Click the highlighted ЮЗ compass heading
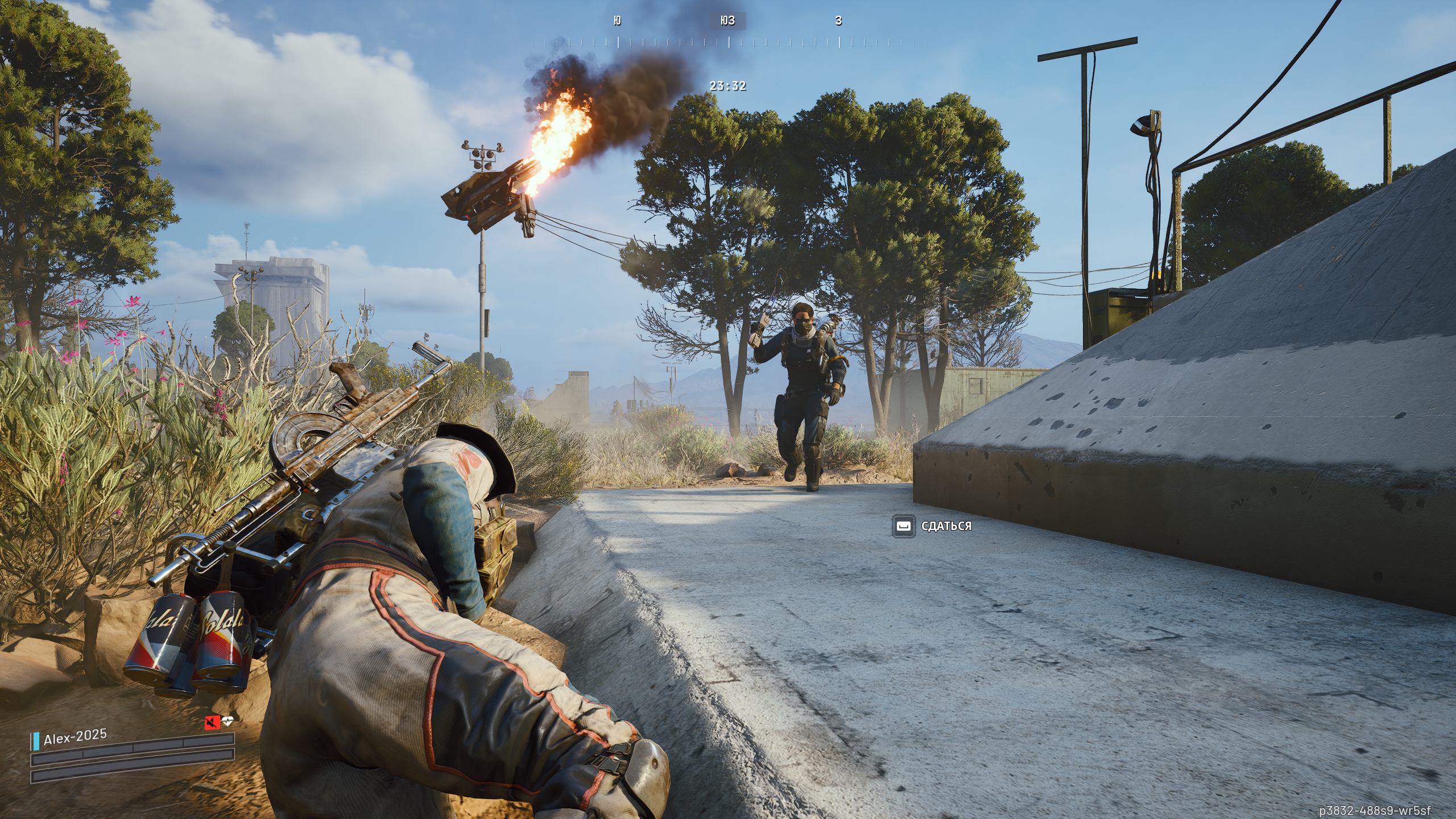This screenshot has width=1456, height=819. pos(727,21)
